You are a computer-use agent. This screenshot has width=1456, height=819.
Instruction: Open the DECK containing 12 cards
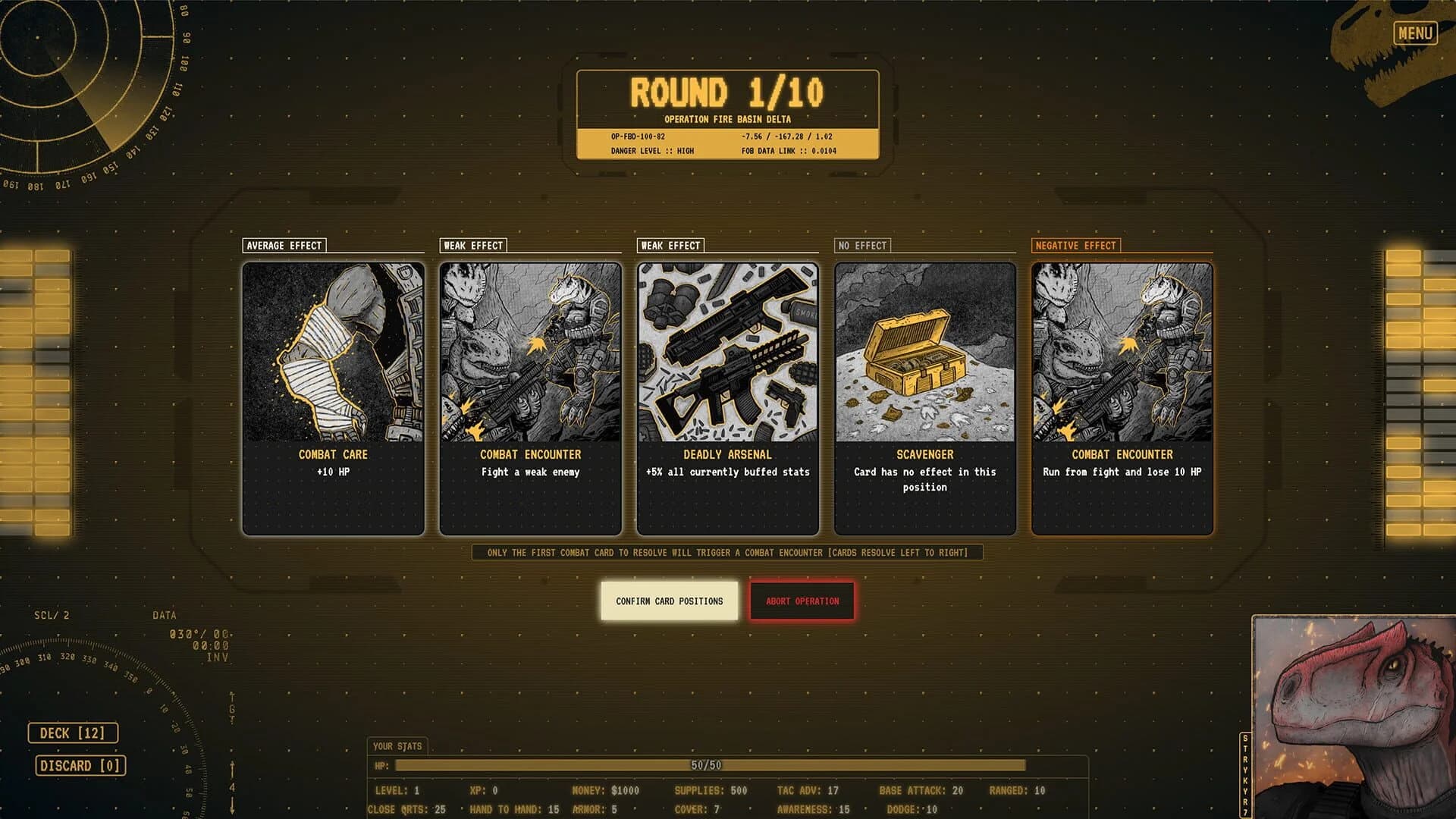pos(73,733)
